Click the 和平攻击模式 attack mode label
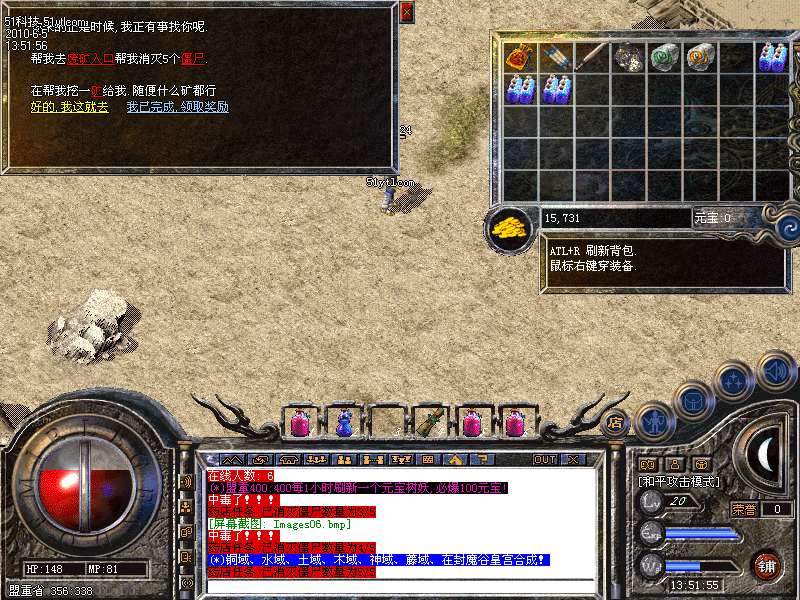Screen dimensions: 800x600 (681, 481)
